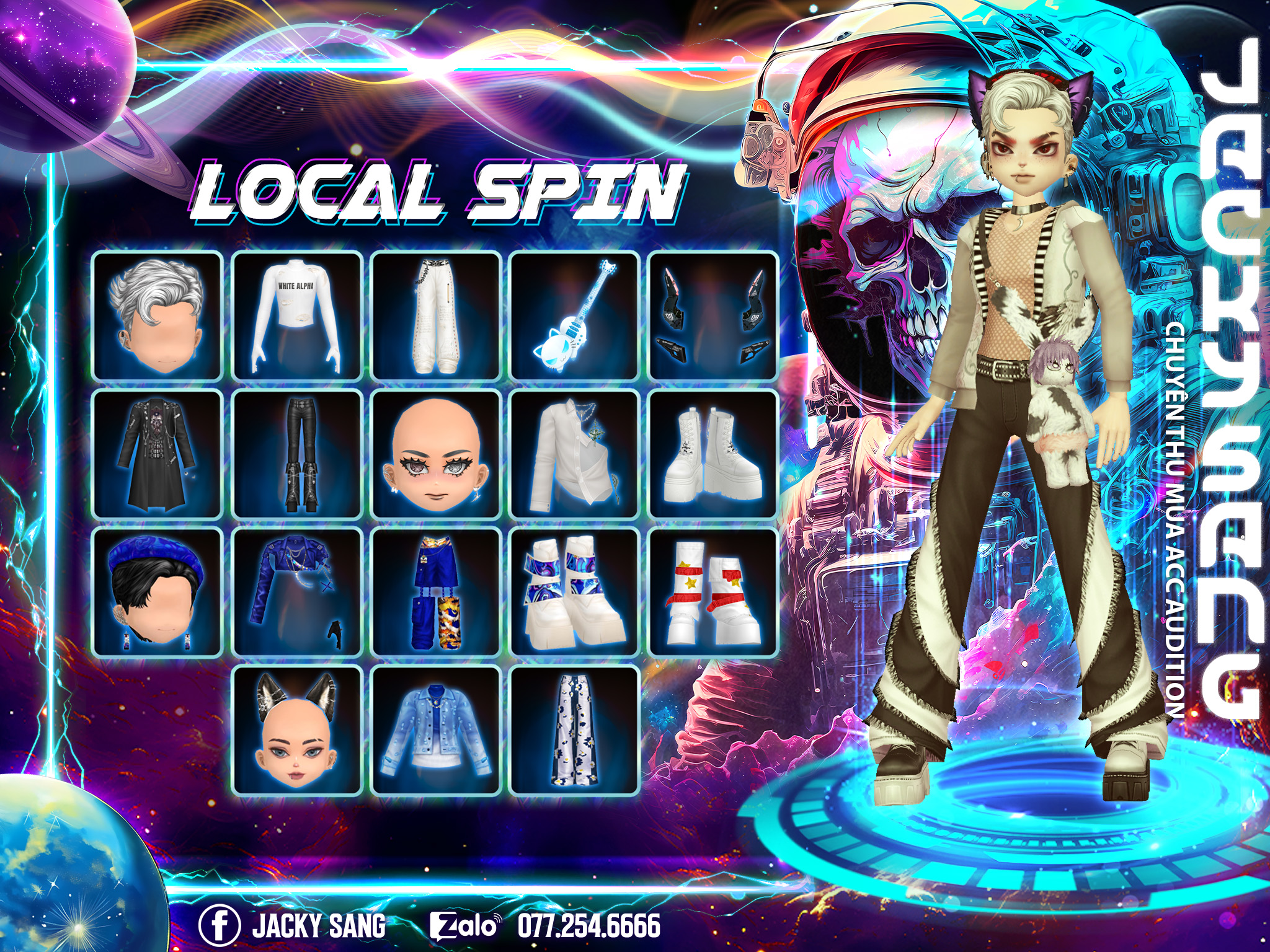1270x952 pixels.
Task: Select the silver hair item tile
Action: [158, 315]
